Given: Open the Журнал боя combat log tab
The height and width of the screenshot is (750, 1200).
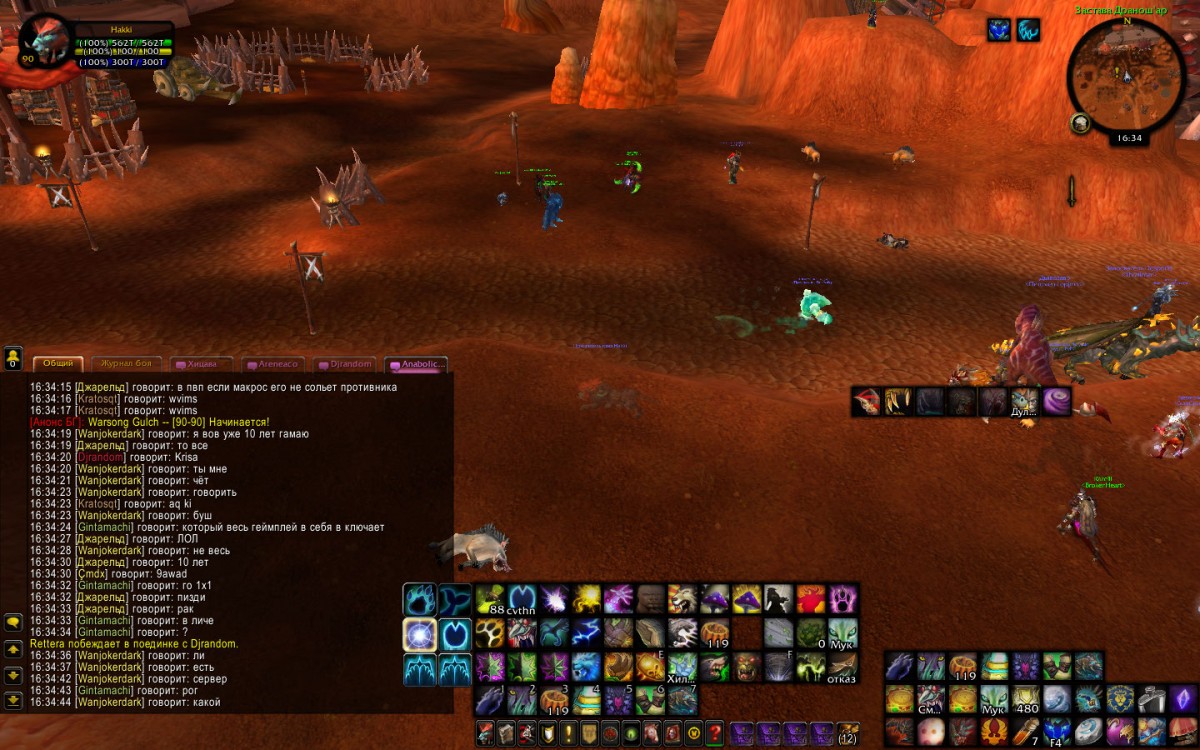Looking at the screenshot, I should click(x=127, y=364).
